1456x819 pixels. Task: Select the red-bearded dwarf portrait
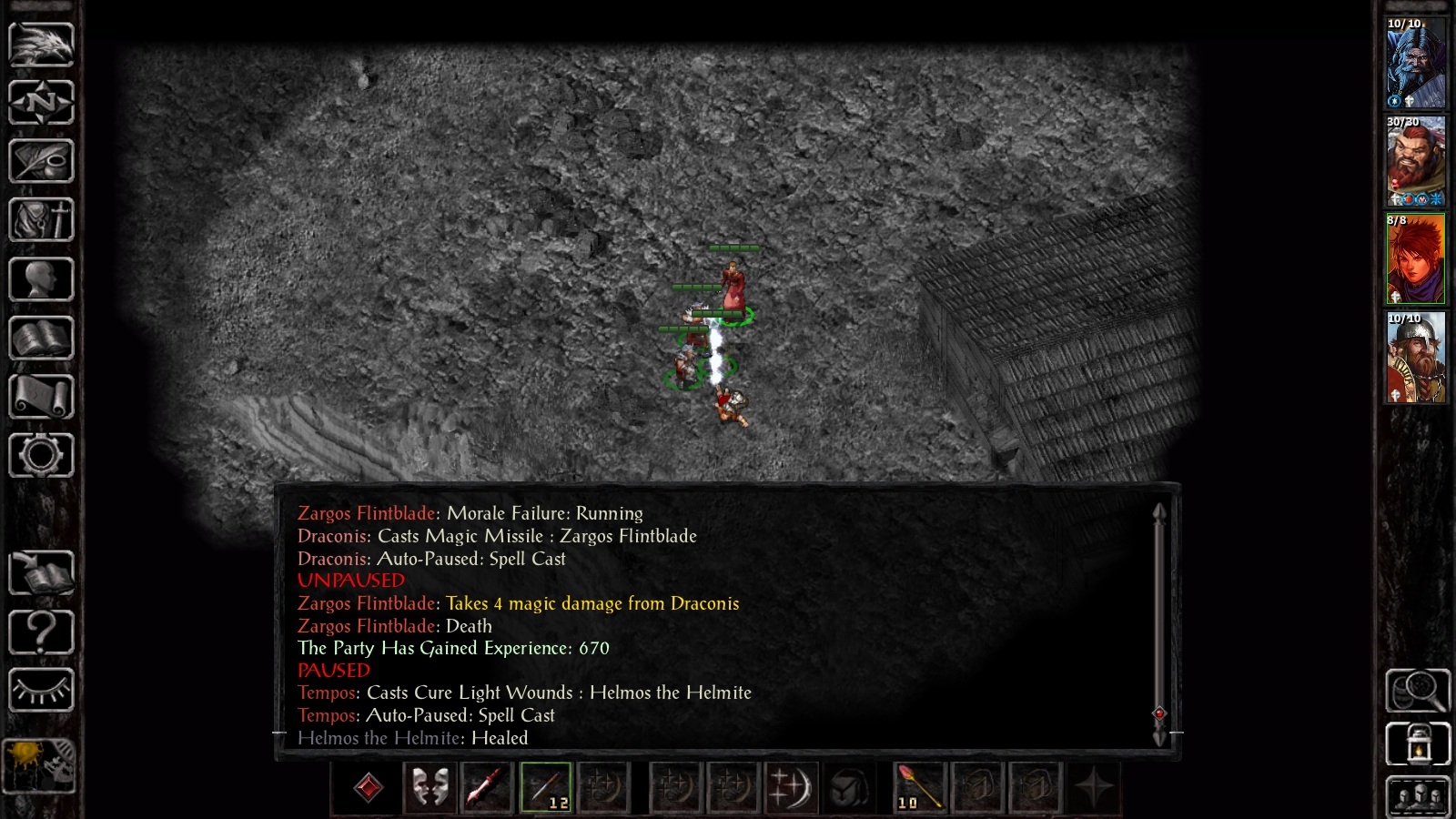coord(1415,161)
